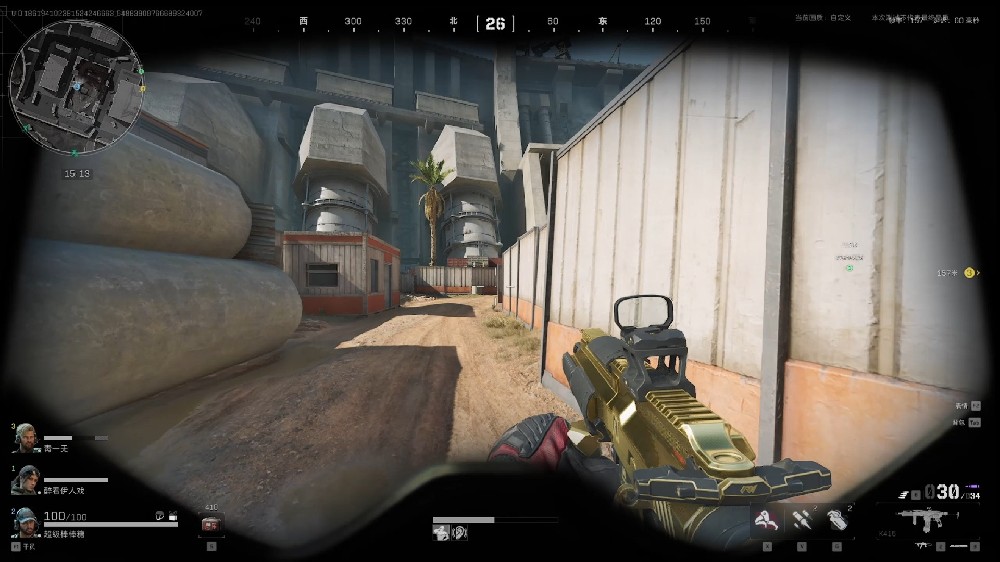Click the yellow objective distance marker
The width and height of the screenshot is (1000, 562).
pos(968,272)
